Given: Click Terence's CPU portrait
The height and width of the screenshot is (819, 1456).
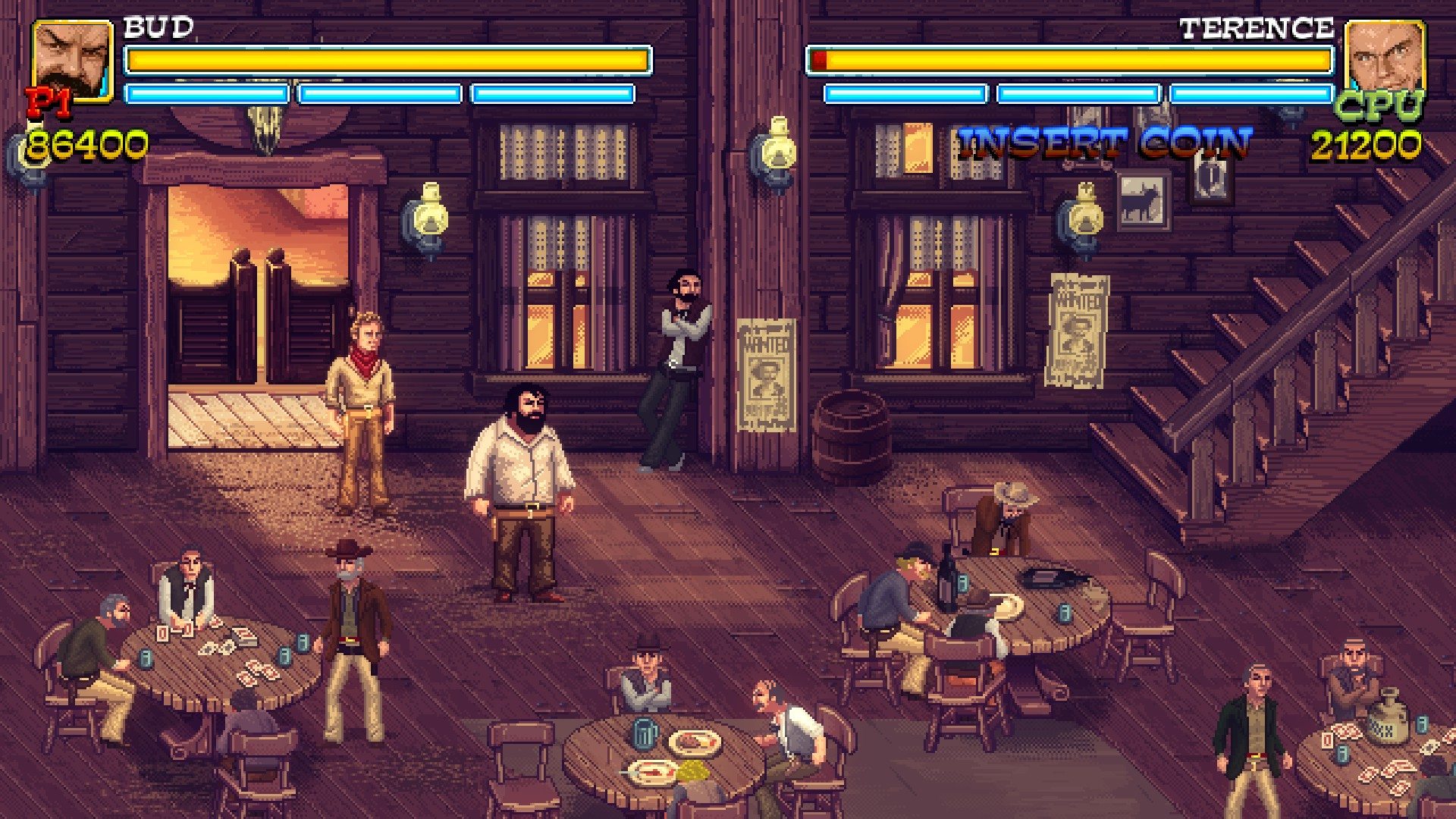Looking at the screenshot, I should coord(1383,57).
